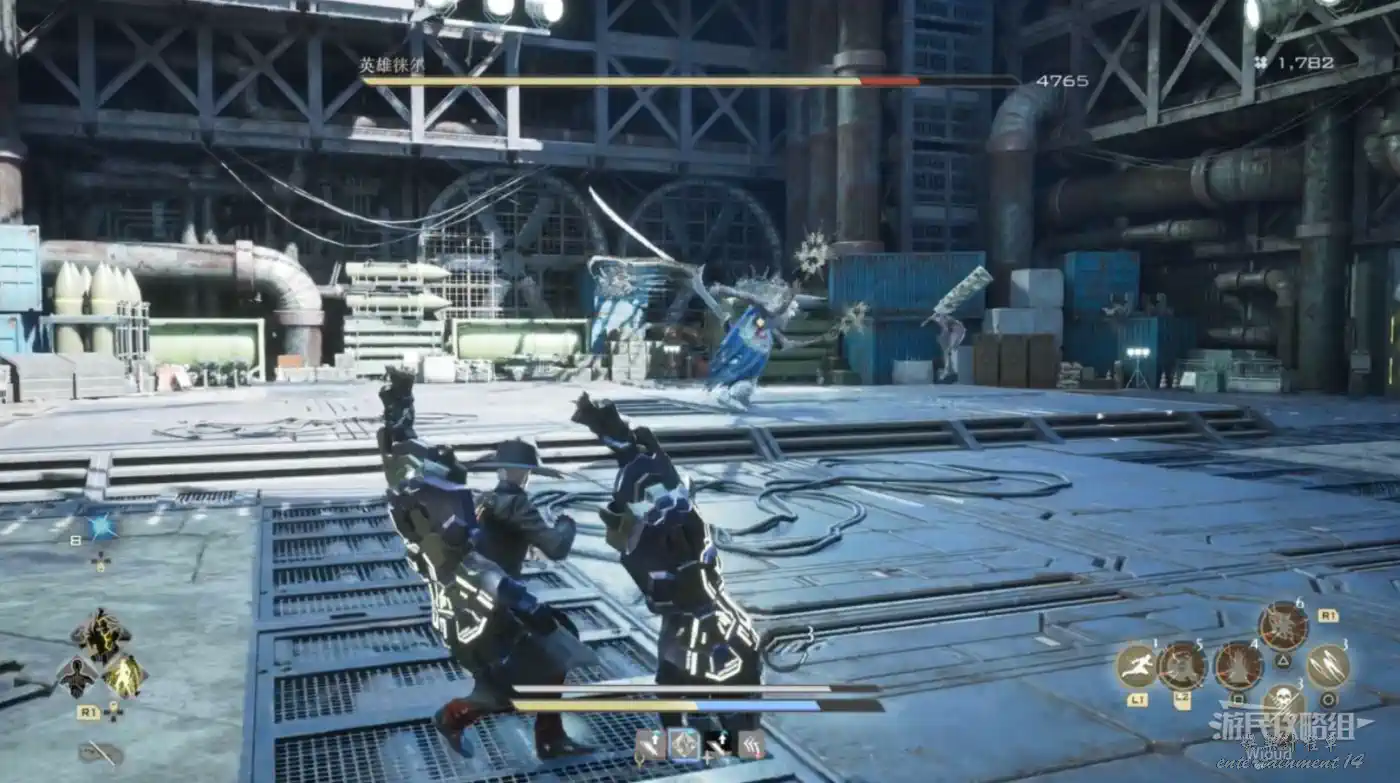
Task: Use the blue crystal item with count 8
Action: (101, 526)
